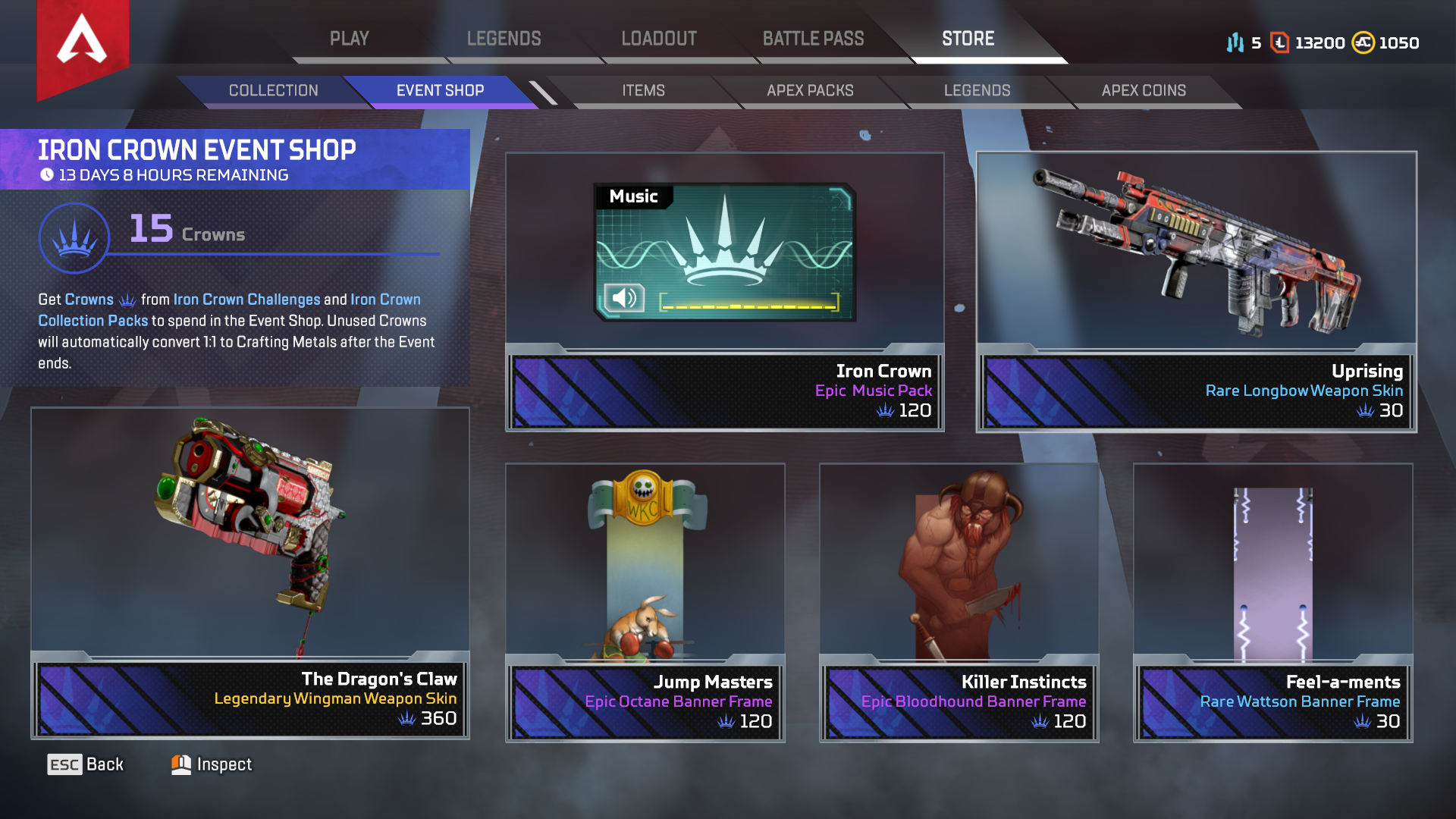Click the Inspect book icon
The width and height of the screenshot is (1456, 819).
point(180,764)
